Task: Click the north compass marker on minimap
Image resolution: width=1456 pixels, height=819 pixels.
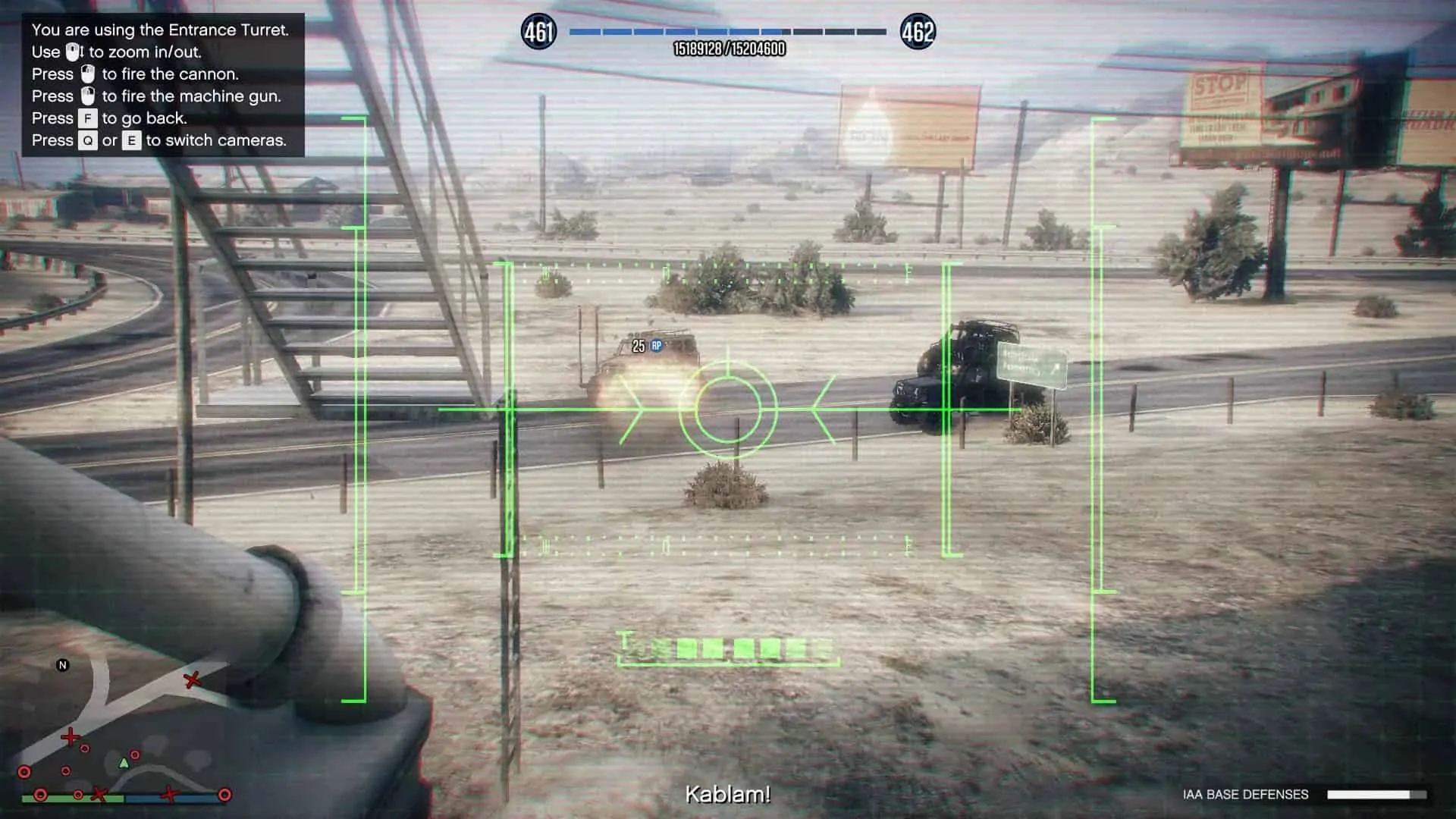Action: (x=61, y=665)
